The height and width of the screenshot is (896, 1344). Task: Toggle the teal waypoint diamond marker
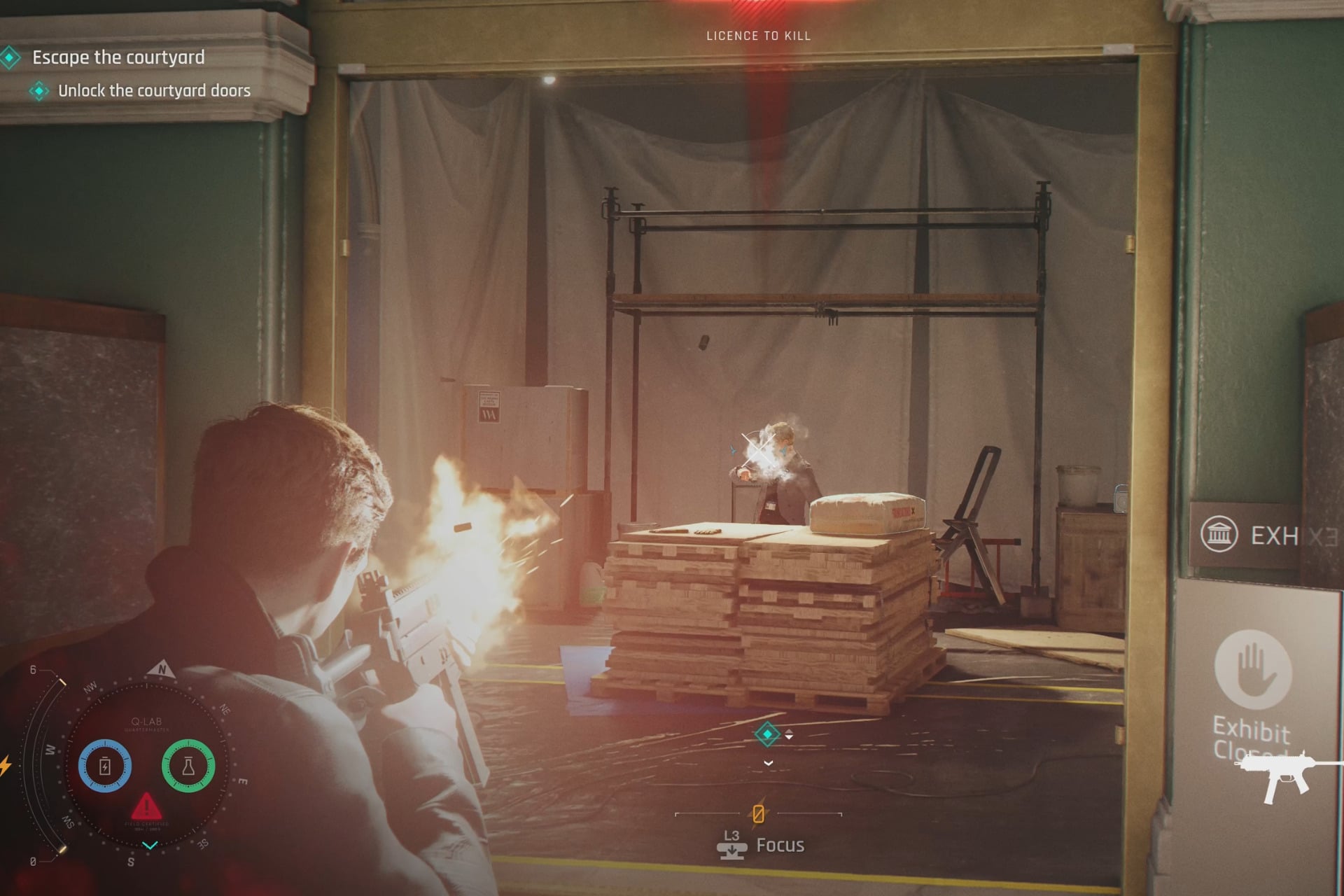coord(767,734)
